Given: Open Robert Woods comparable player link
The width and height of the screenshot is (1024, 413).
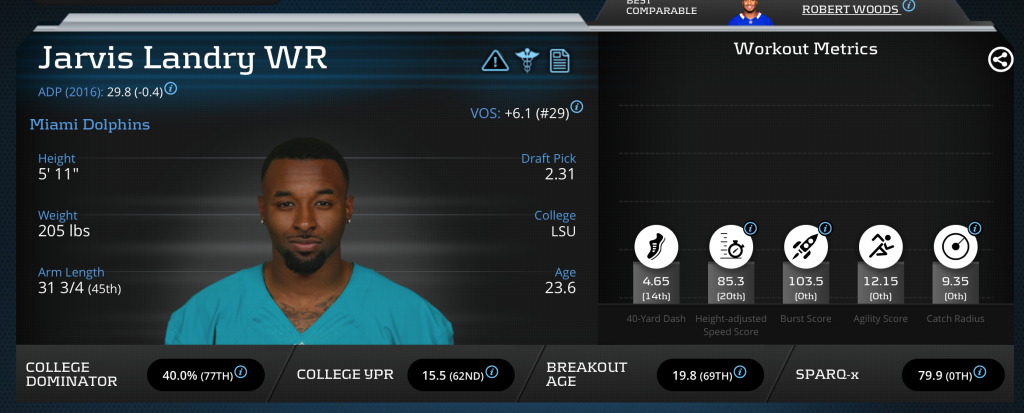Looking at the screenshot, I should pos(850,8).
